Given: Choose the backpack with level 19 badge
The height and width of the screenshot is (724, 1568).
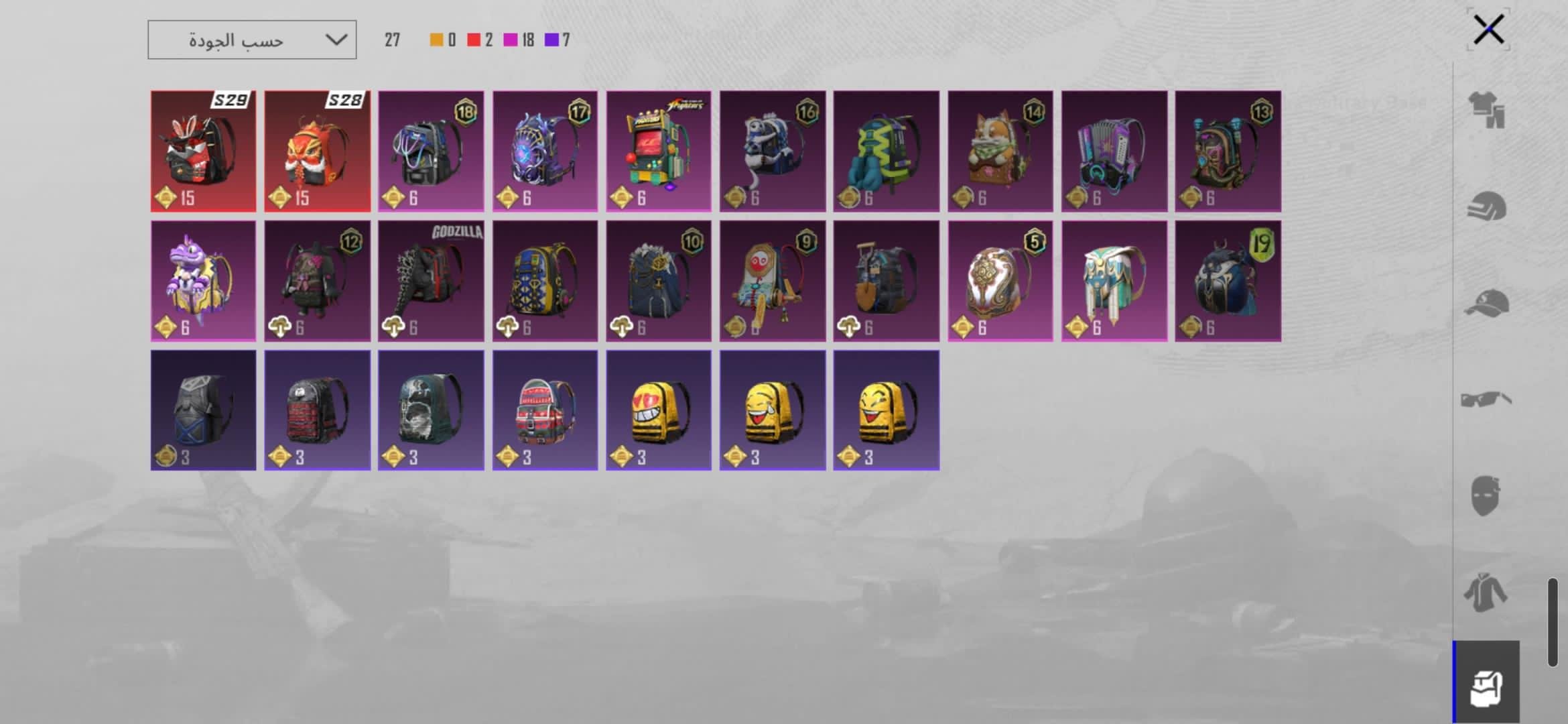Looking at the screenshot, I should coord(1228,281).
